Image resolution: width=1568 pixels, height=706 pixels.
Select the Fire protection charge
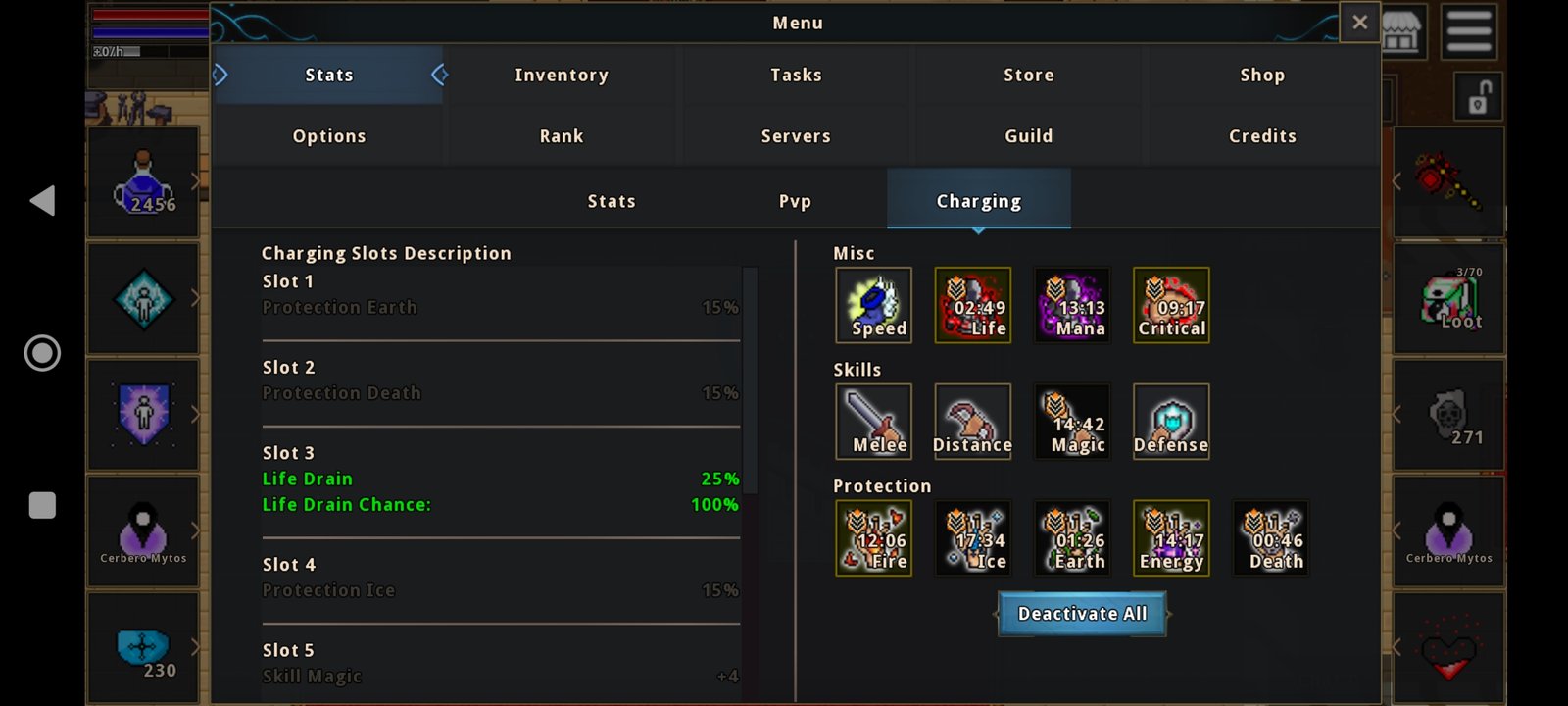click(x=874, y=538)
